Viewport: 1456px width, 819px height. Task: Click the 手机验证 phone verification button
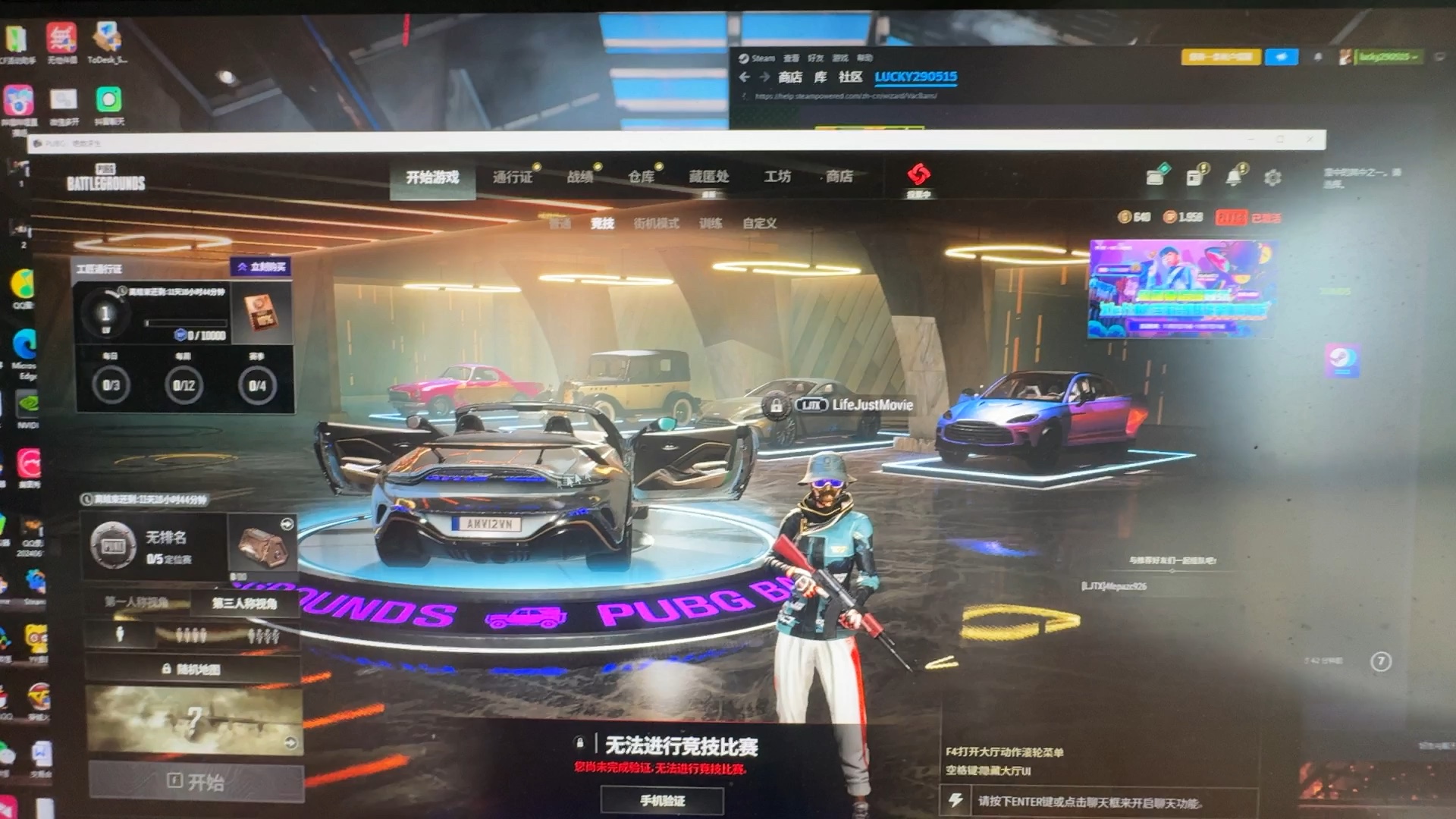664,799
